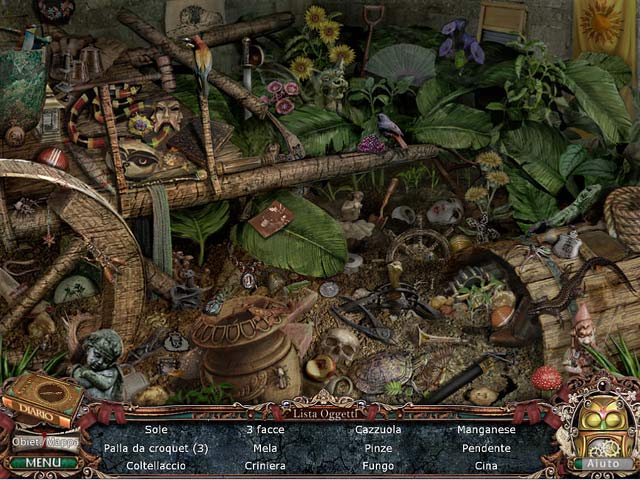Choose 'Coltellaccio' in the object list
Screen dimensions: 640x480
point(155,465)
